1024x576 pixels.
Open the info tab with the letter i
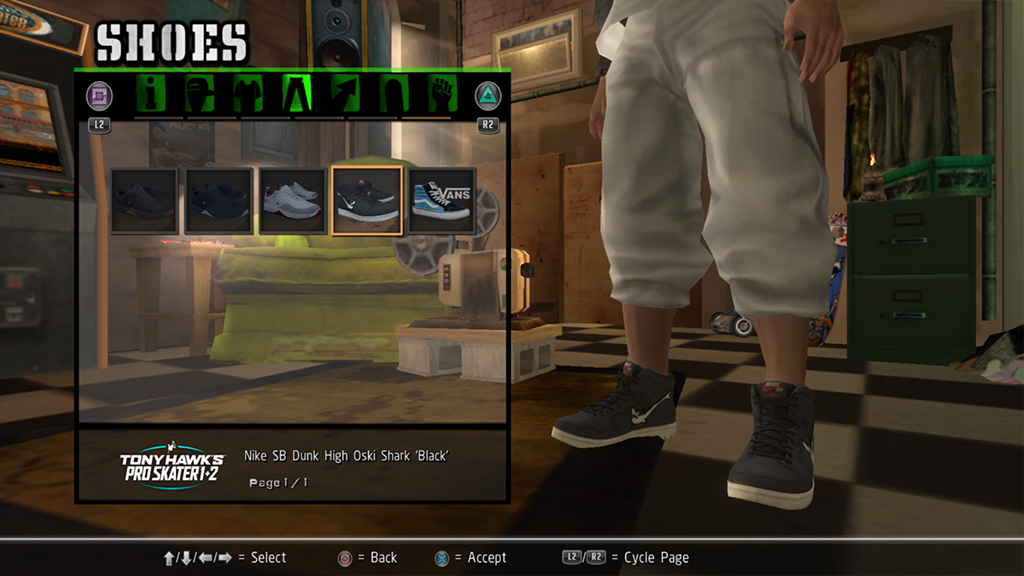tap(152, 94)
